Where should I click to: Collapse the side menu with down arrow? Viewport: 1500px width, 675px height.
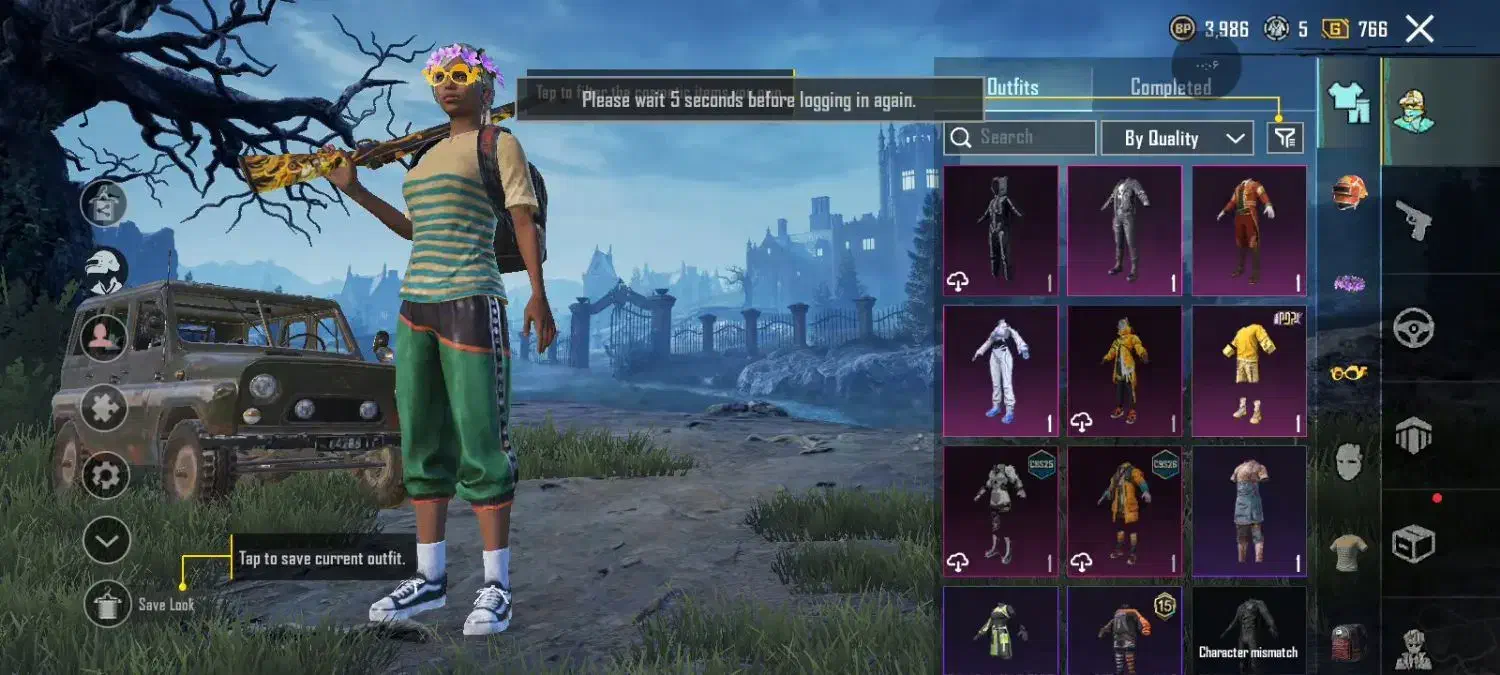pyautogui.click(x=106, y=542)
